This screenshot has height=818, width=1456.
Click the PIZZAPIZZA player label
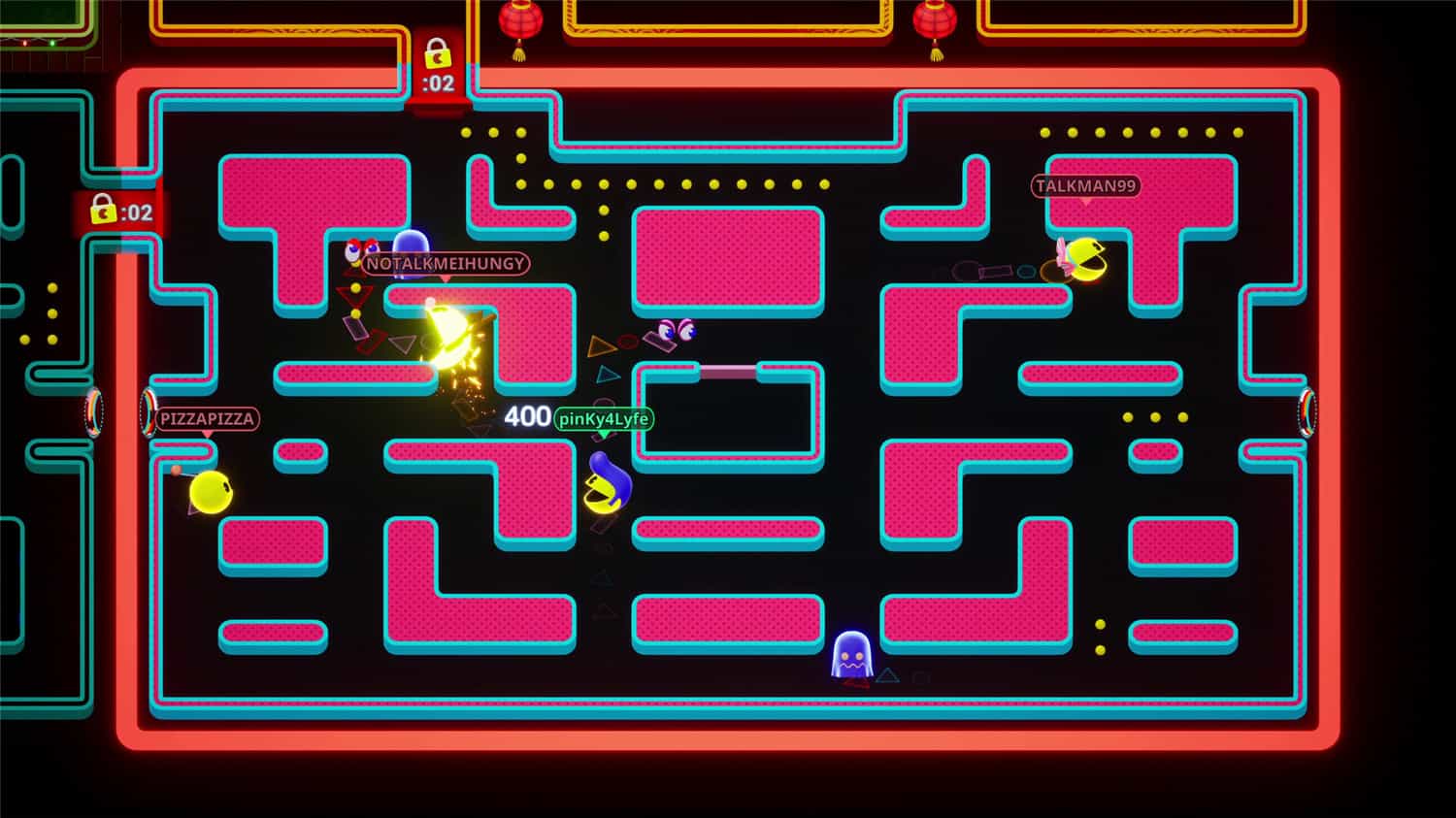tap(205, 419)
